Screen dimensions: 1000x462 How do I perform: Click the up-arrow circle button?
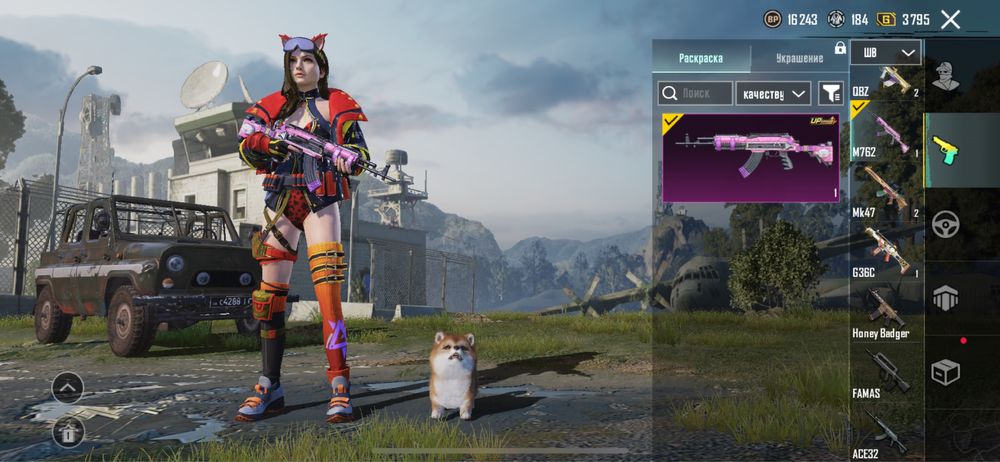pyautogui.click(x=68, y=387)
